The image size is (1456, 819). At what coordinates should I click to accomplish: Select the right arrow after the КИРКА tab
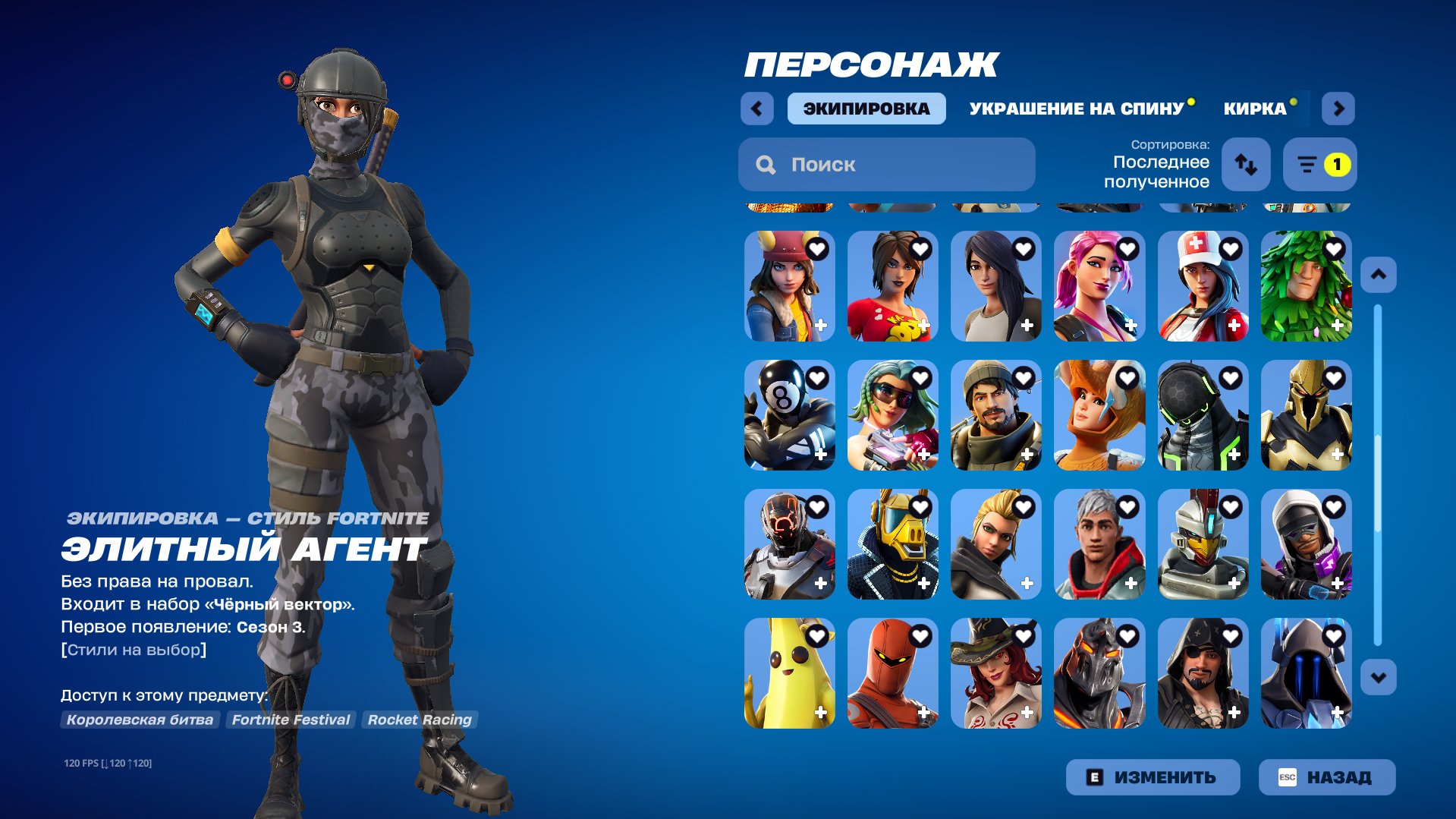(1338, 108)
